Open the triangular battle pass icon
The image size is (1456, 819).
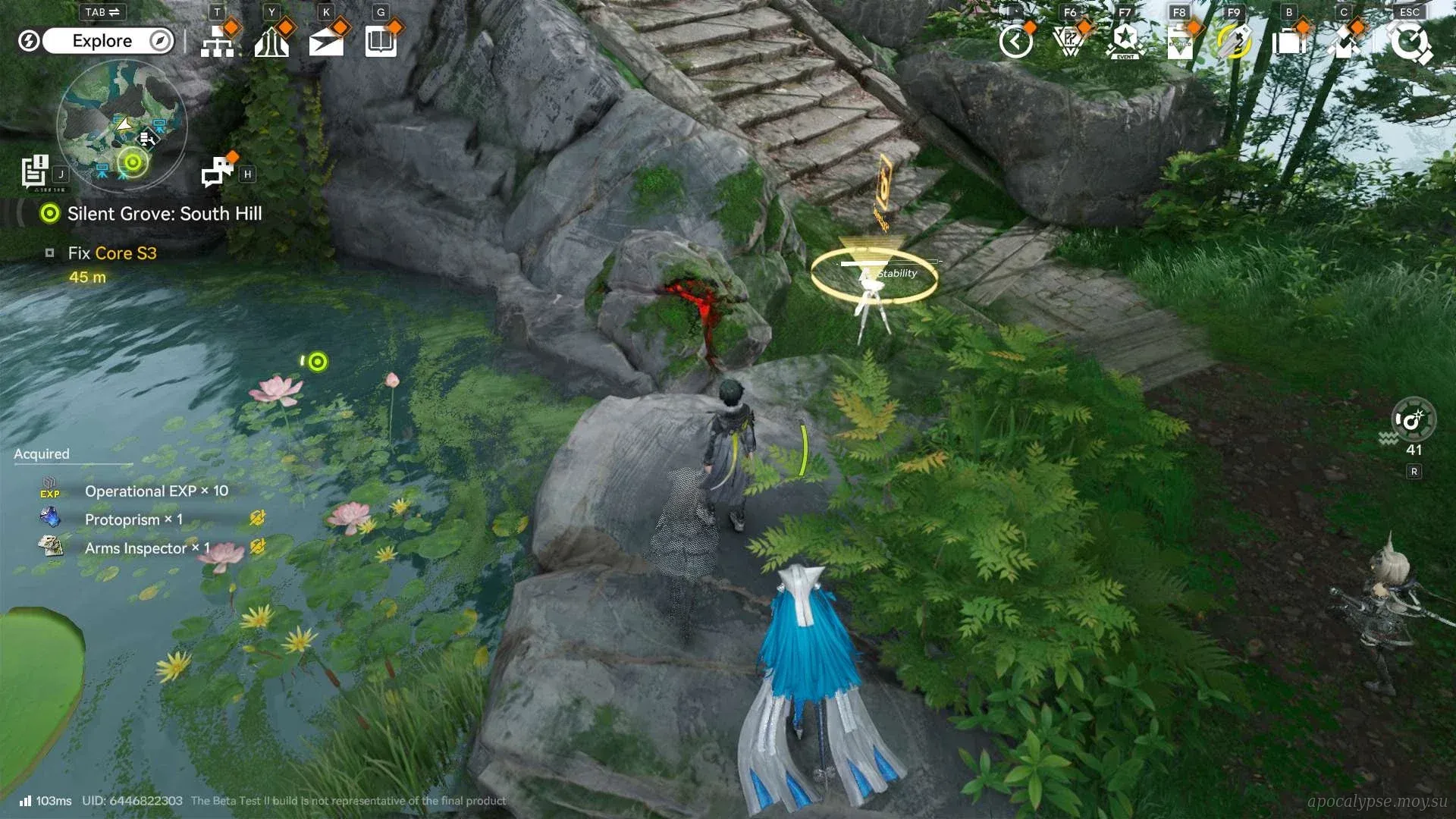1070,42
